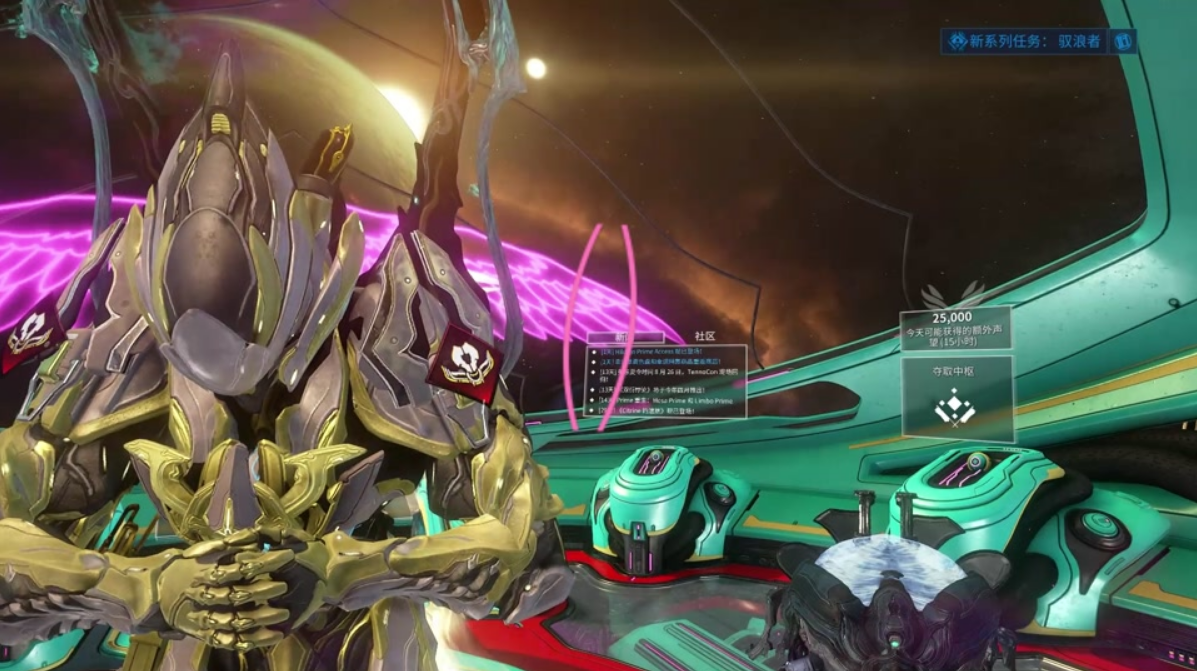Switch to the 社区 community tab
Viewport: 1197px width, 671px height.
point(705,336)
